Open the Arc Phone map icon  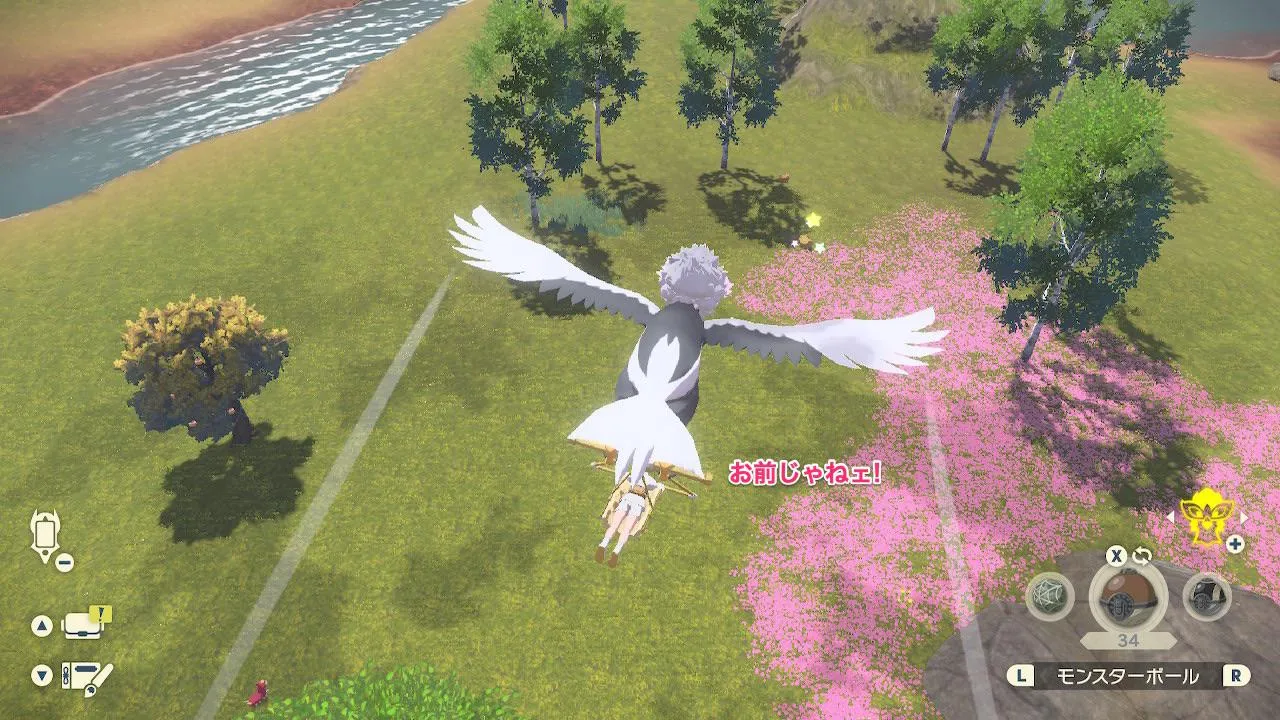point(46,535)
